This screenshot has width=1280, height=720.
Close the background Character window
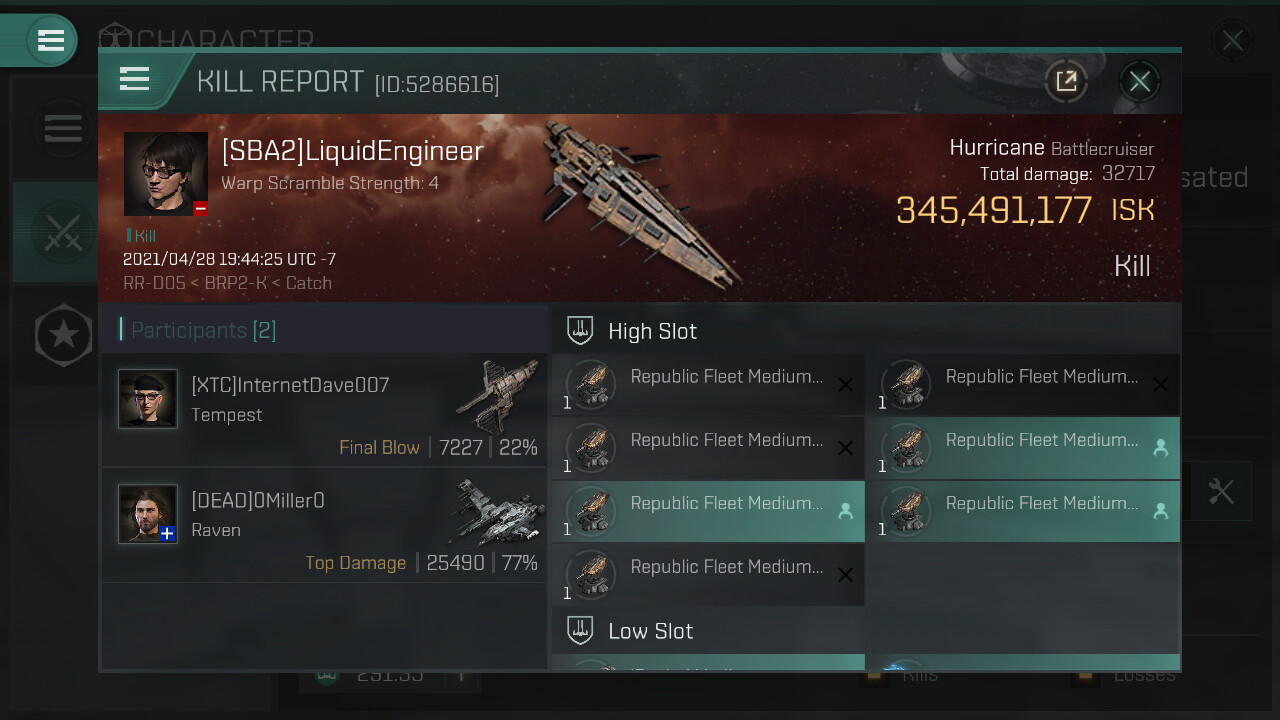1232,40
